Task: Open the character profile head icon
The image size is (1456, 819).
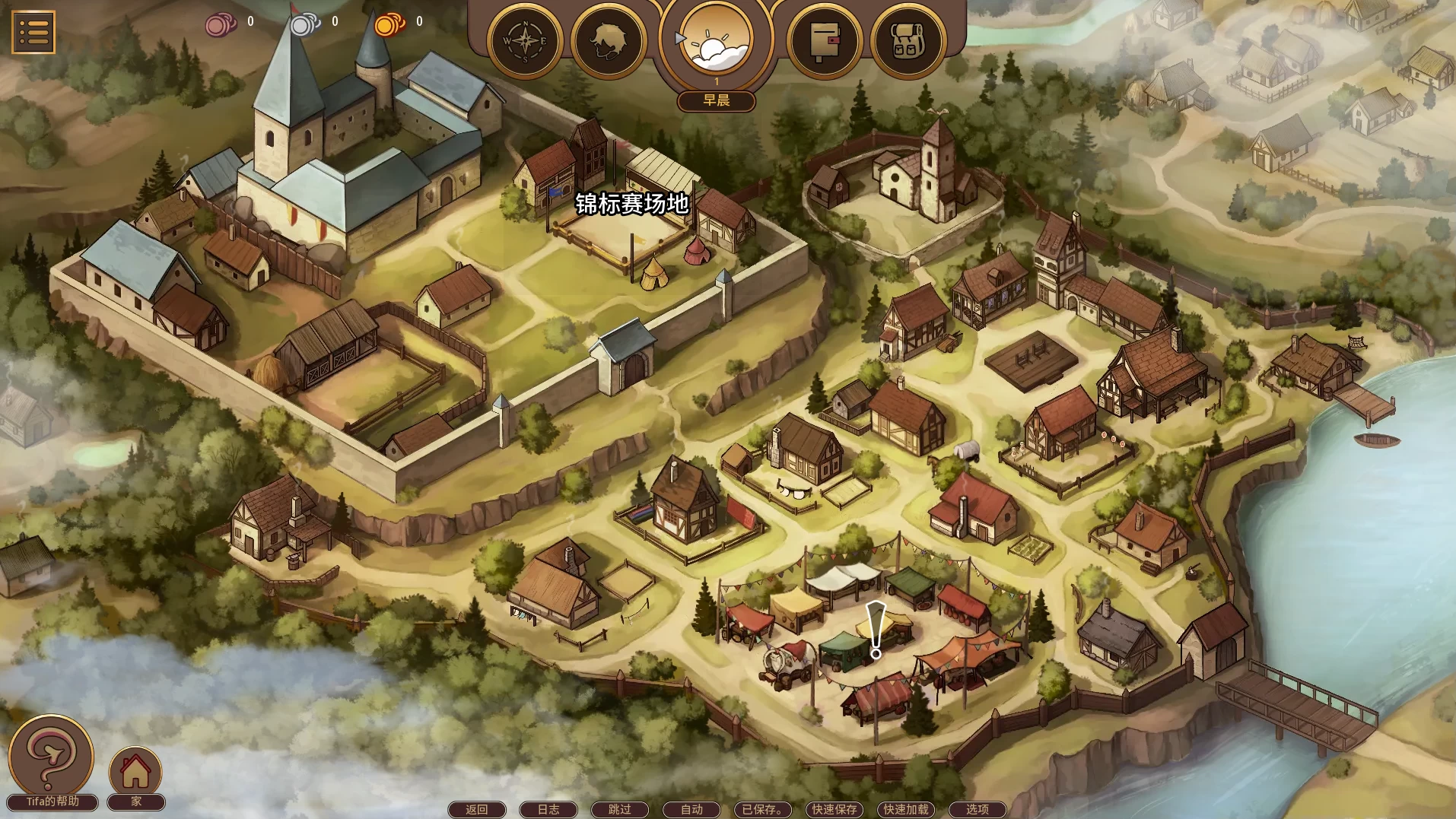Action: pyautogui.click(x=608, y=41)
